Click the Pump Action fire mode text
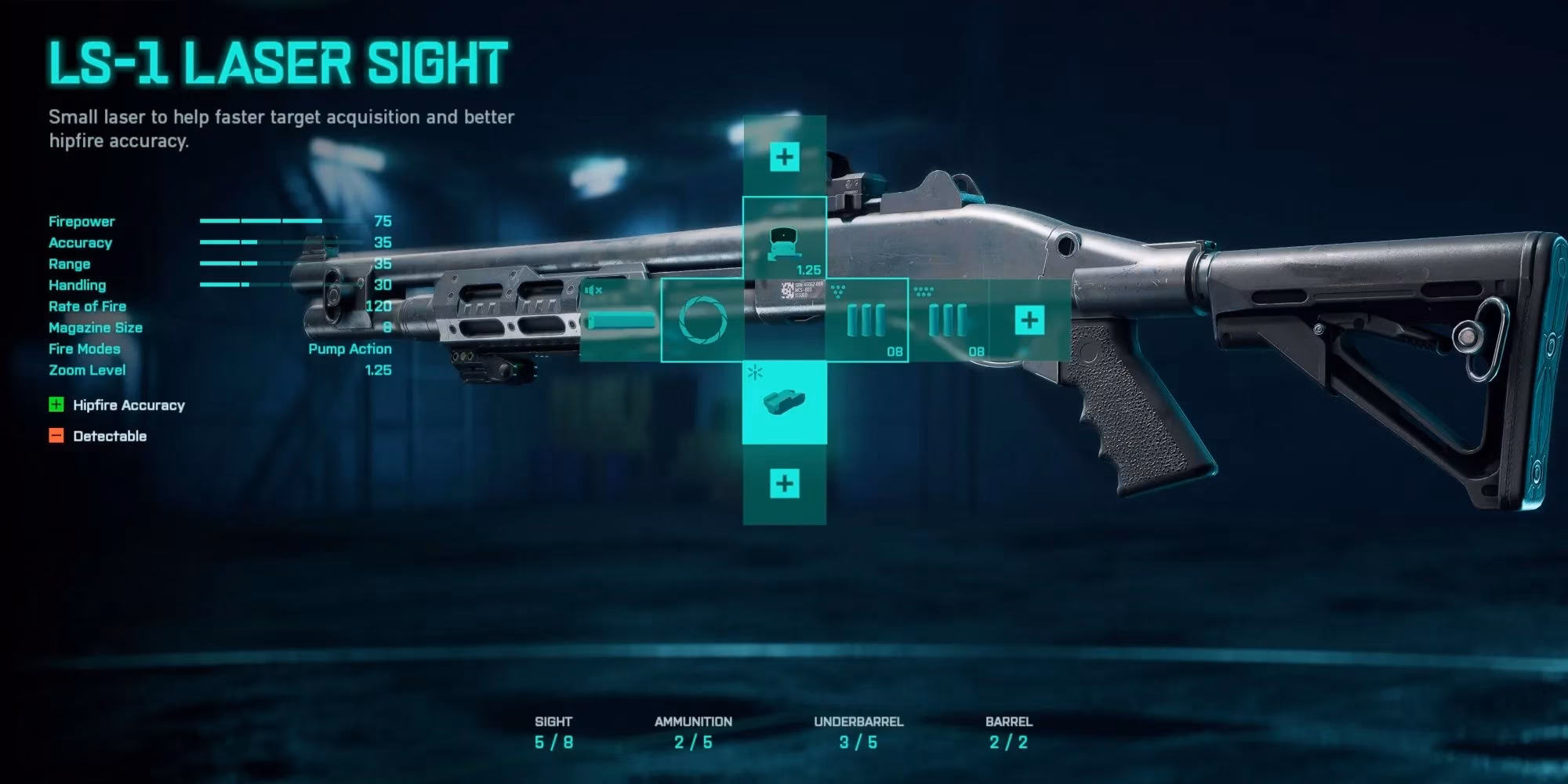1568x784 pixels. [348, 349]
